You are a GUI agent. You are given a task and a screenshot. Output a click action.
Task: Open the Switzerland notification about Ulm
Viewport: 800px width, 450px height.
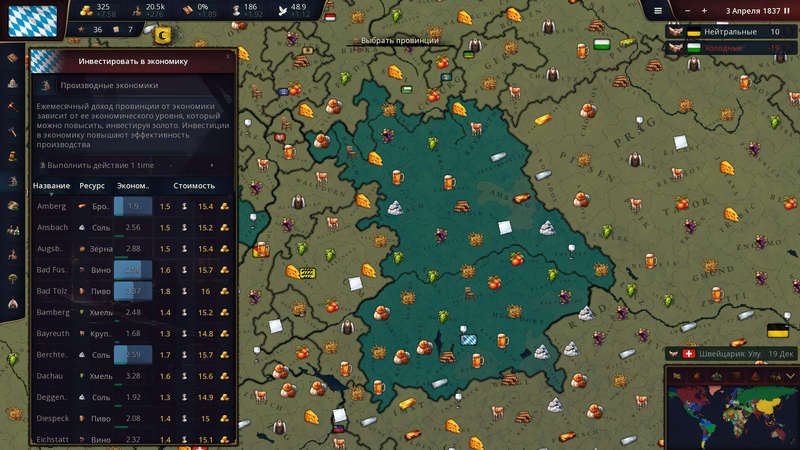(730, 353)
